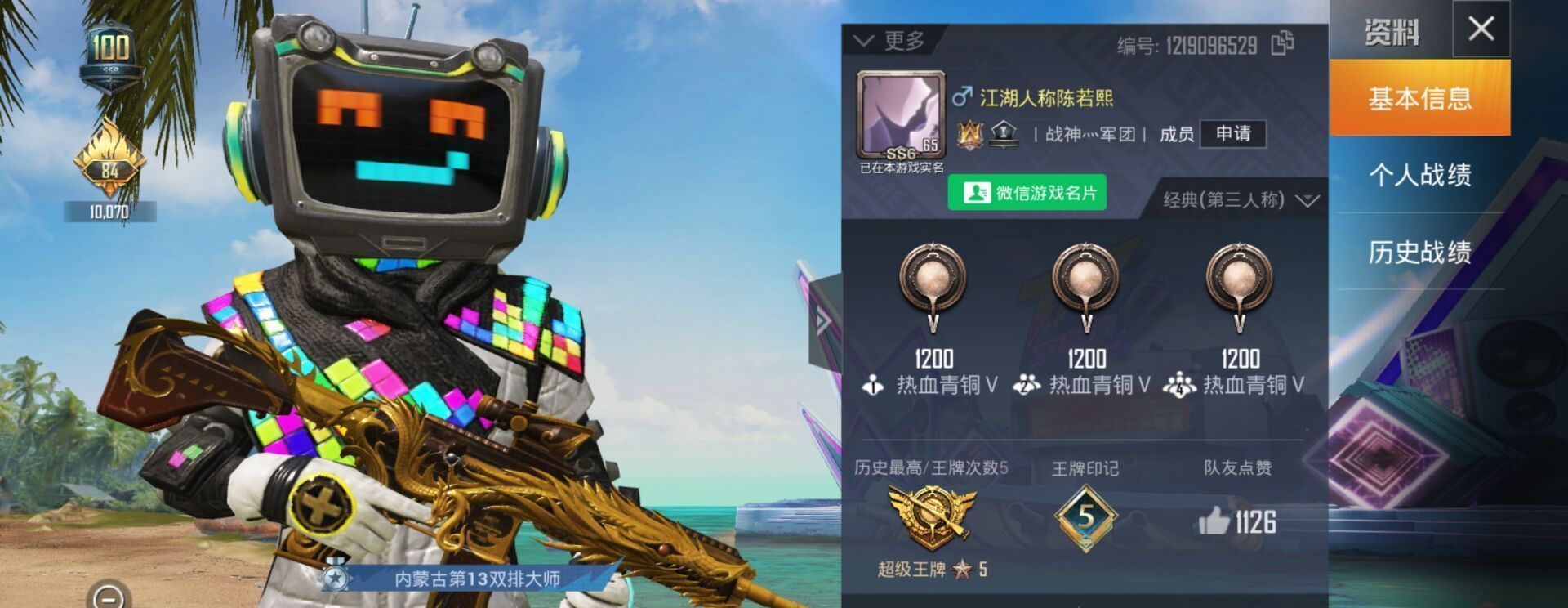This screenshot has height=608, width=1568.
Task: Open the 经典(第三人称) mode dropdown
Action: point(1224,199)
